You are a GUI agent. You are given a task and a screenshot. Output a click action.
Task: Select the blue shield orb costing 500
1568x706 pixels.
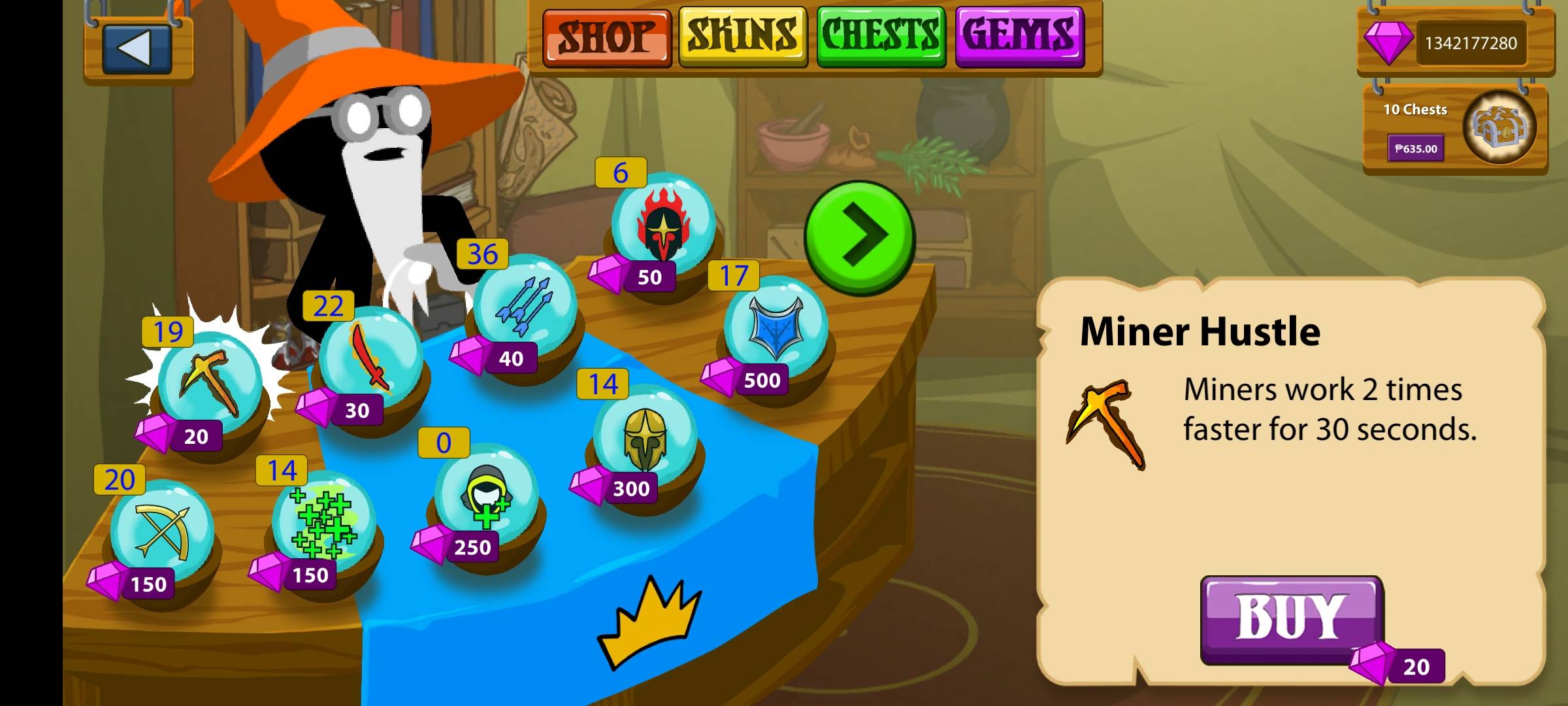(x=776, y=327)
